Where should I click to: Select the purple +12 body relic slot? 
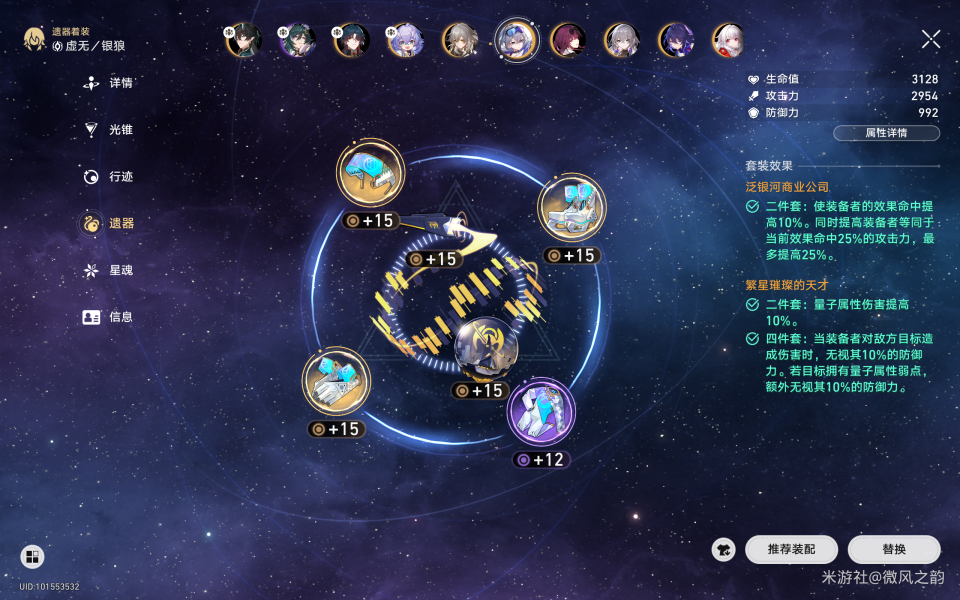click(x=541, y=412)
